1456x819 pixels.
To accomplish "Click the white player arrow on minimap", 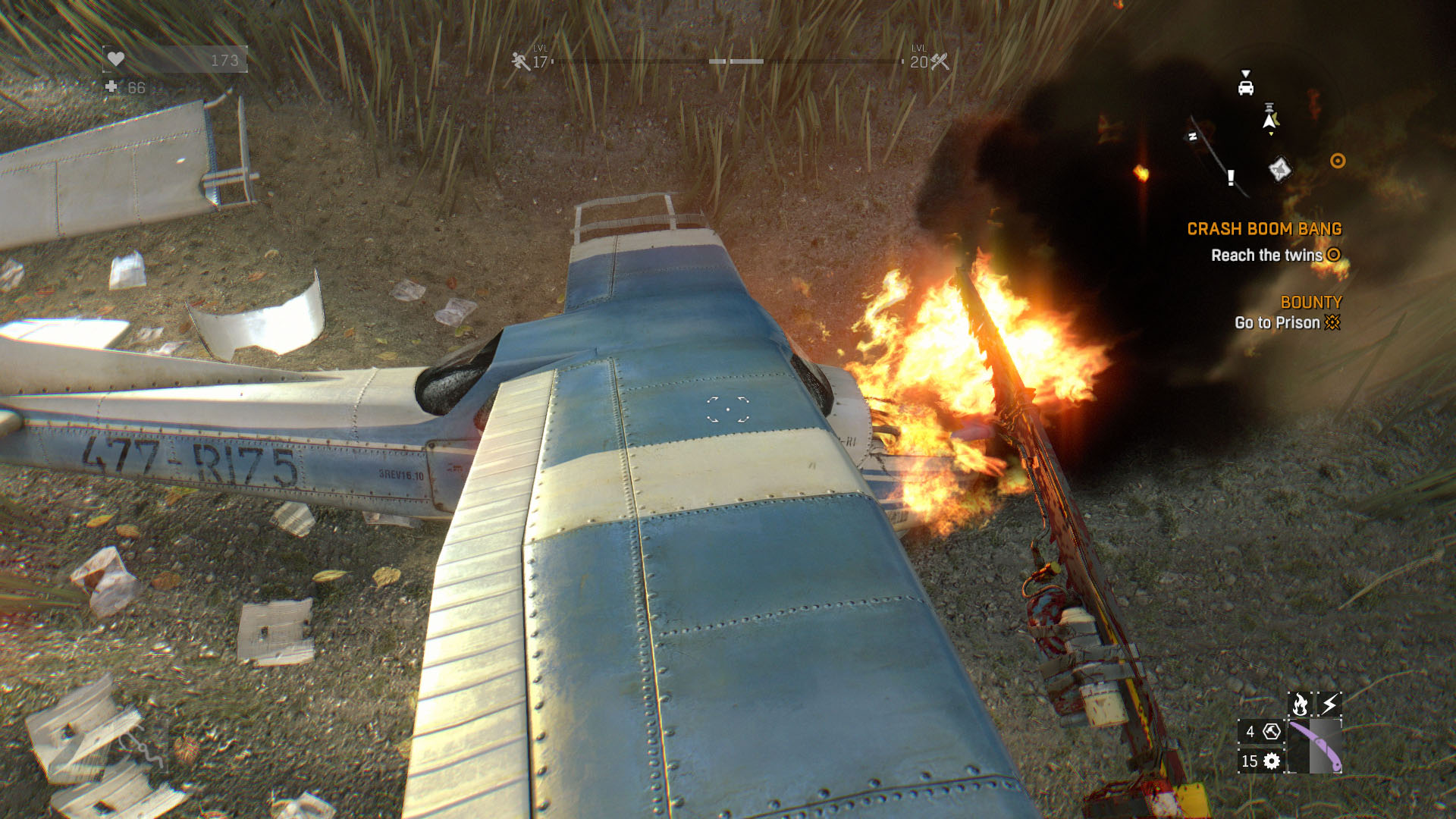I will (1269, 120).
